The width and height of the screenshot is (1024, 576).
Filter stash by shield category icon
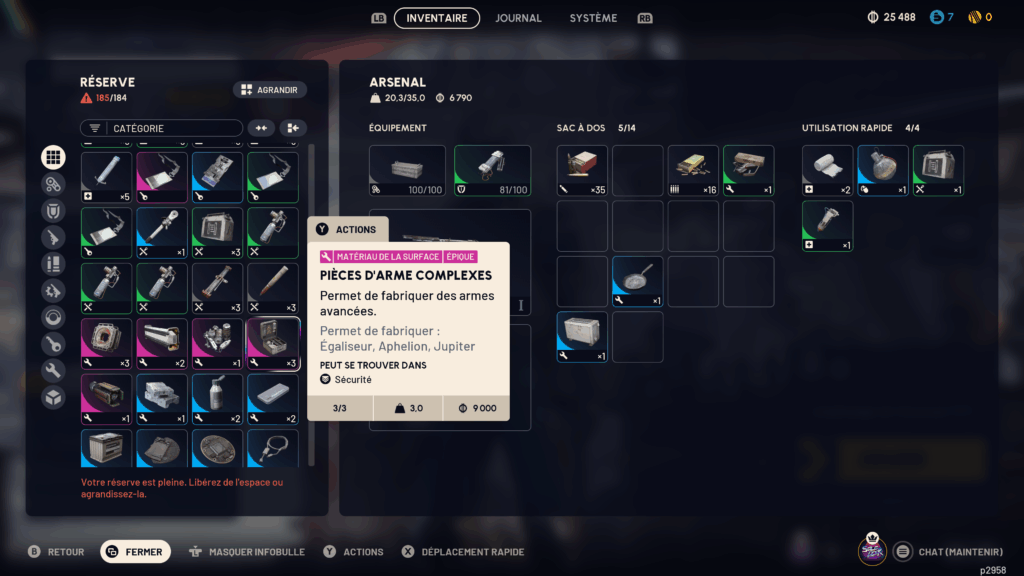(x=54, y=211)
